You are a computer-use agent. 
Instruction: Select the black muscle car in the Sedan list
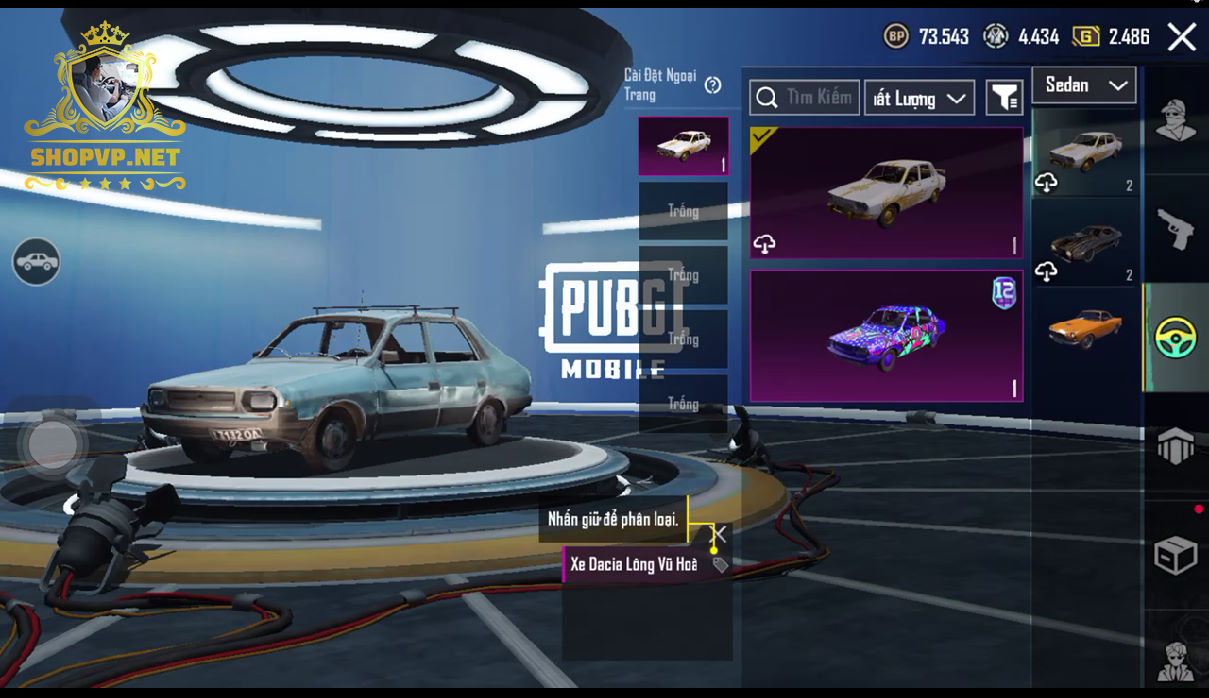pos(1087,243)
